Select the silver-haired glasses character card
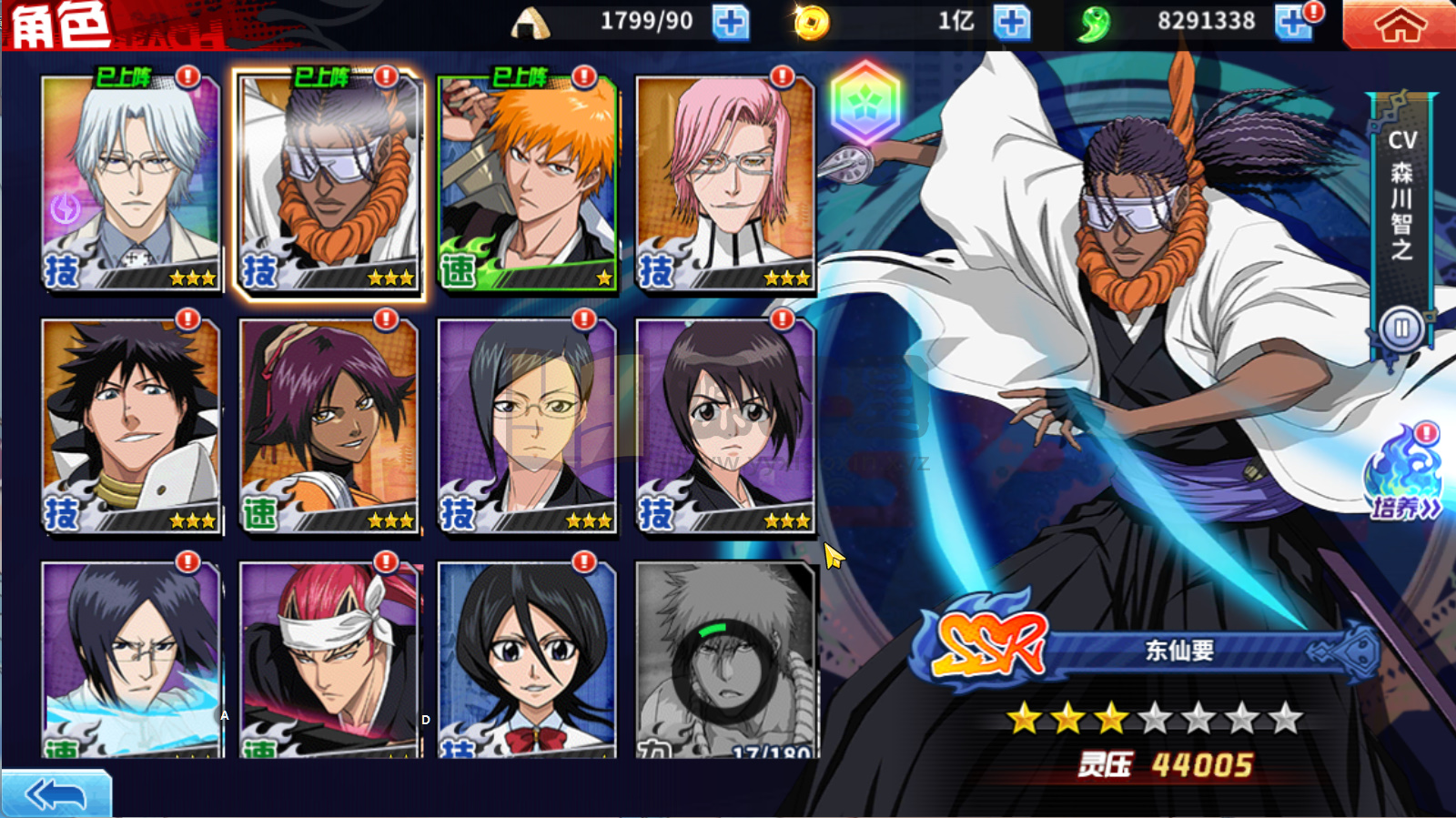Image resolution: width=1456 pixels, height=818 pixels. tap(131, 183)
